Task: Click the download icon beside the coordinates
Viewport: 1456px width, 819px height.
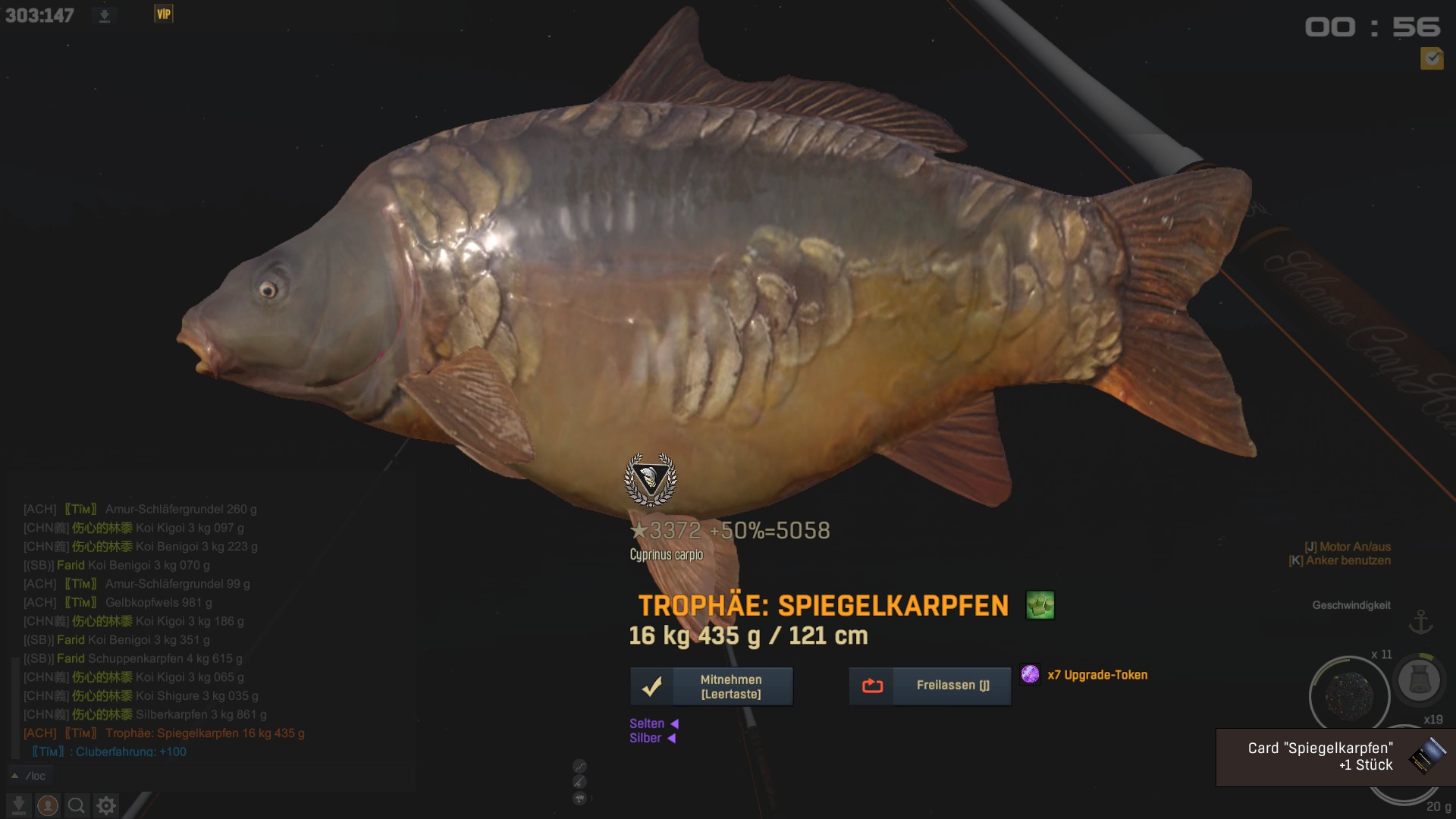Action: 105,16
